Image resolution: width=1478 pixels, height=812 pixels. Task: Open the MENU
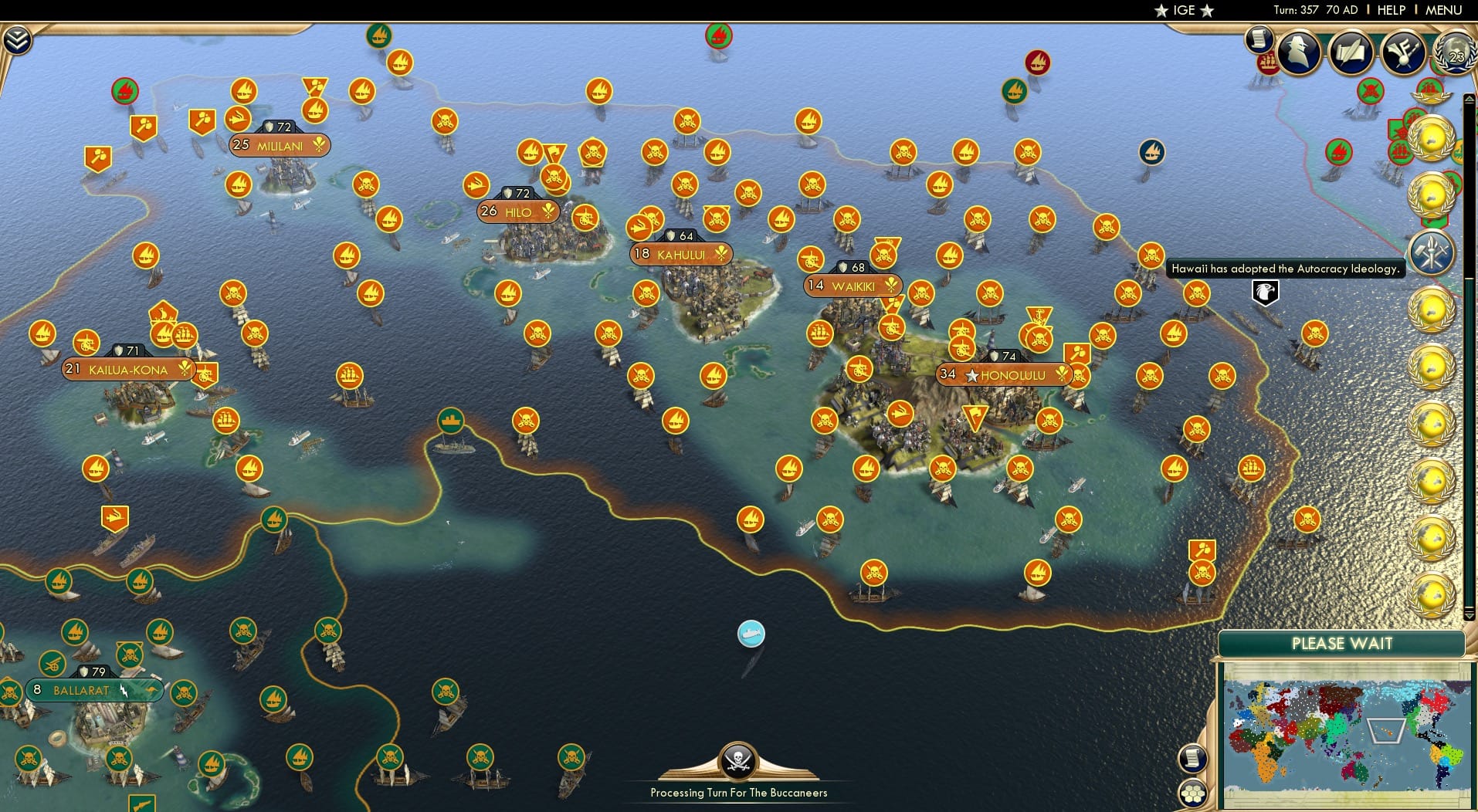click(1446, 10)
